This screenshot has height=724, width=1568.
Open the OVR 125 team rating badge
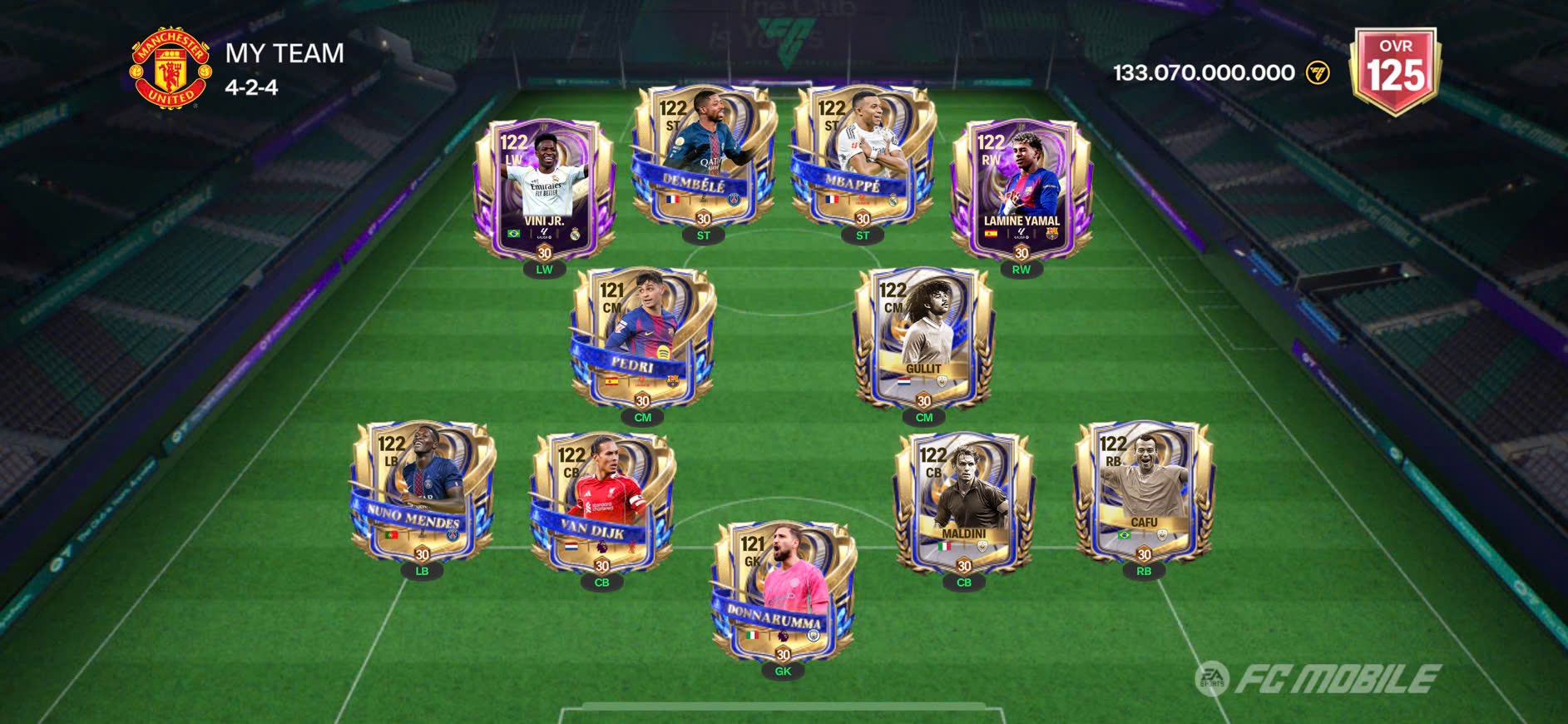tap(1396, 71)
